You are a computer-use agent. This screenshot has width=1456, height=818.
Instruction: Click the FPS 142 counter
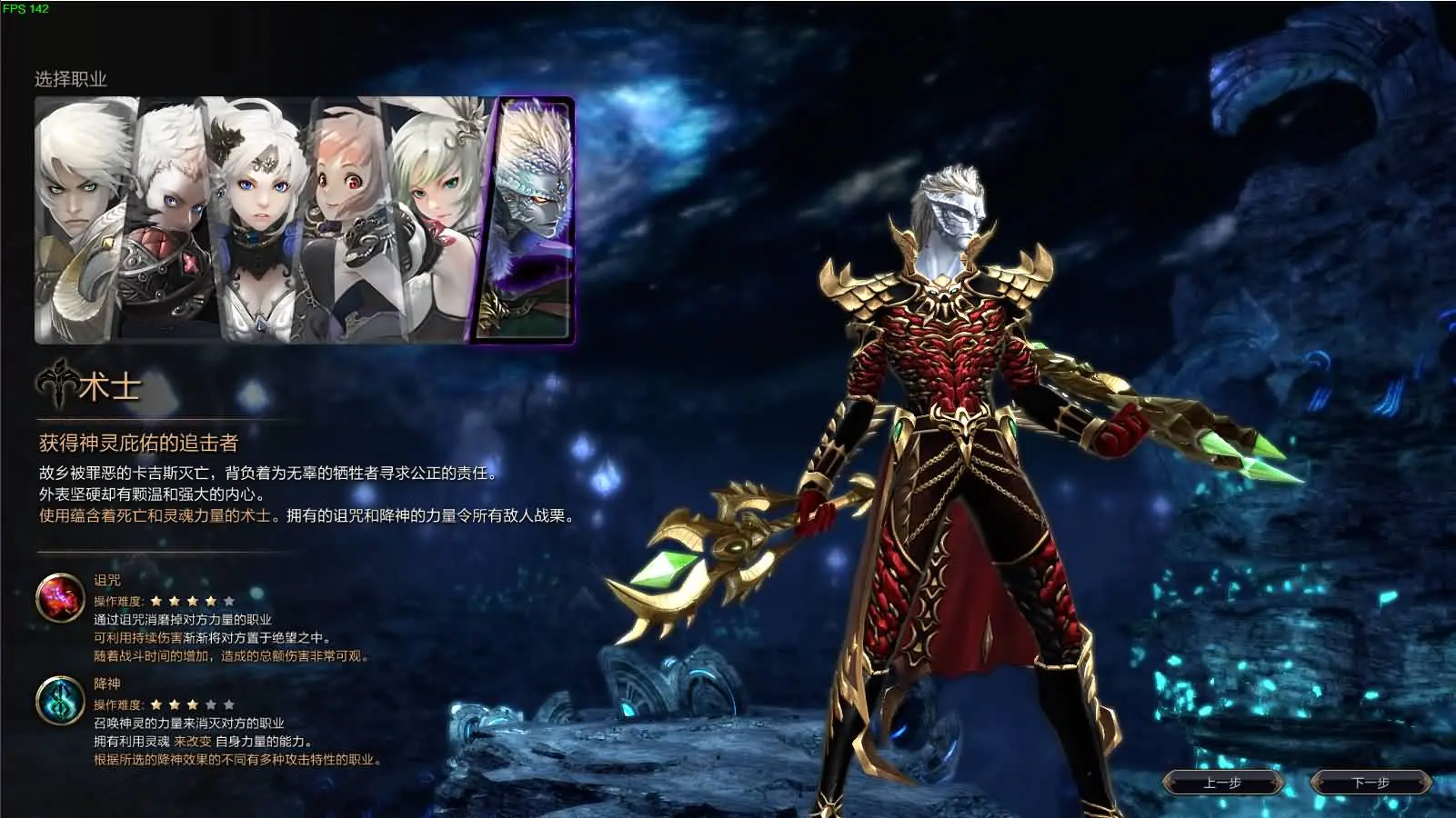27,8
